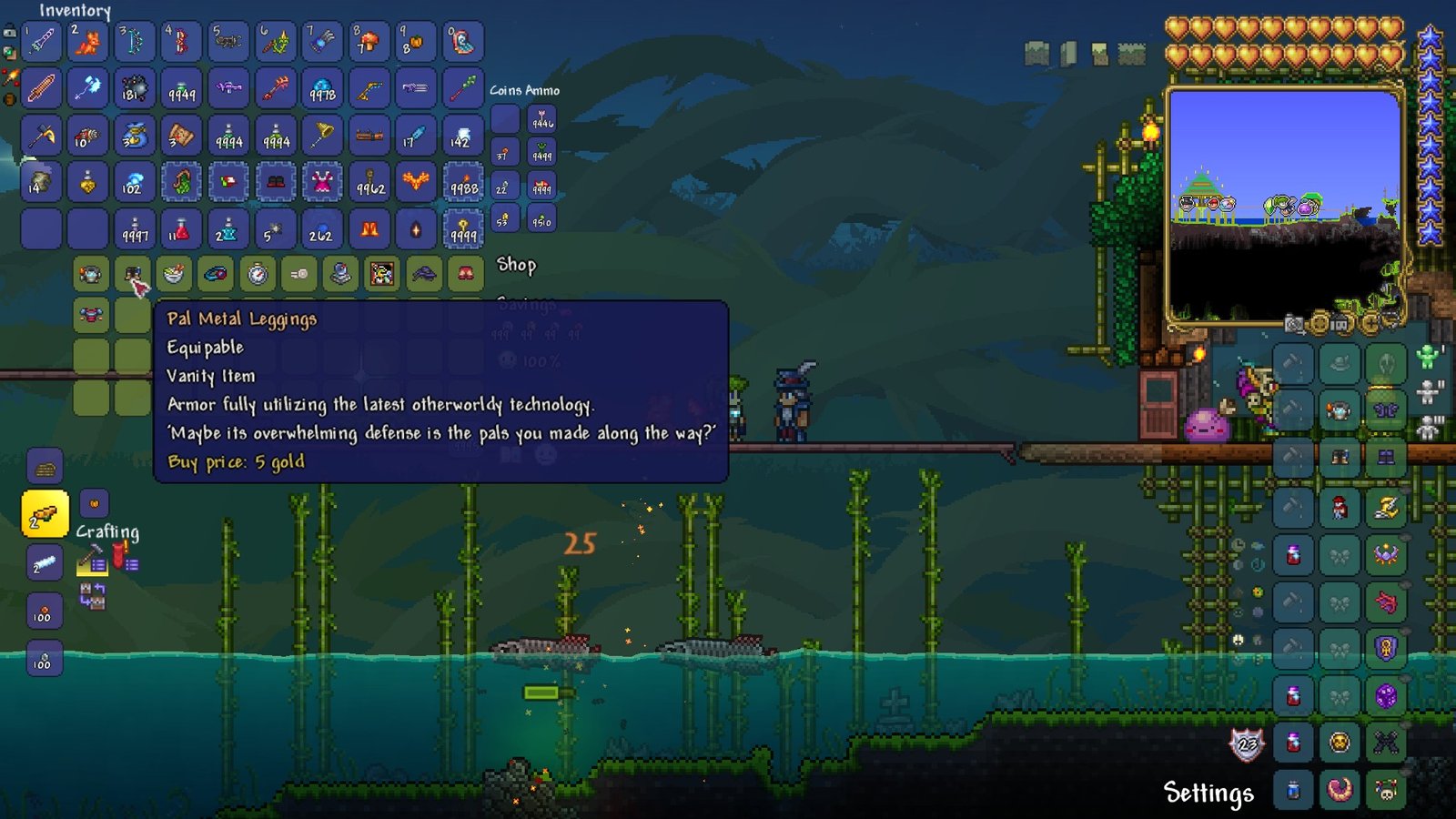Viewport: 1456px width, 819px height.
Task: Select the Pal Metal Leggings in the shop
Action: [135, 274]
